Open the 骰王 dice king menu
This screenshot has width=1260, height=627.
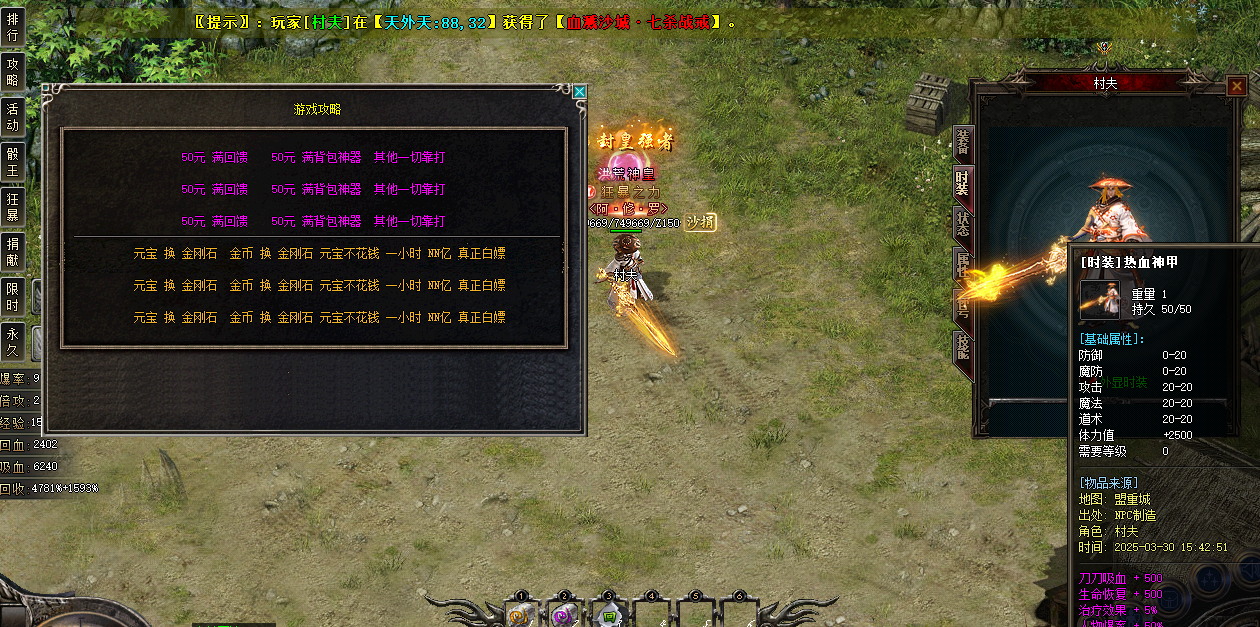tap(13, 161)
